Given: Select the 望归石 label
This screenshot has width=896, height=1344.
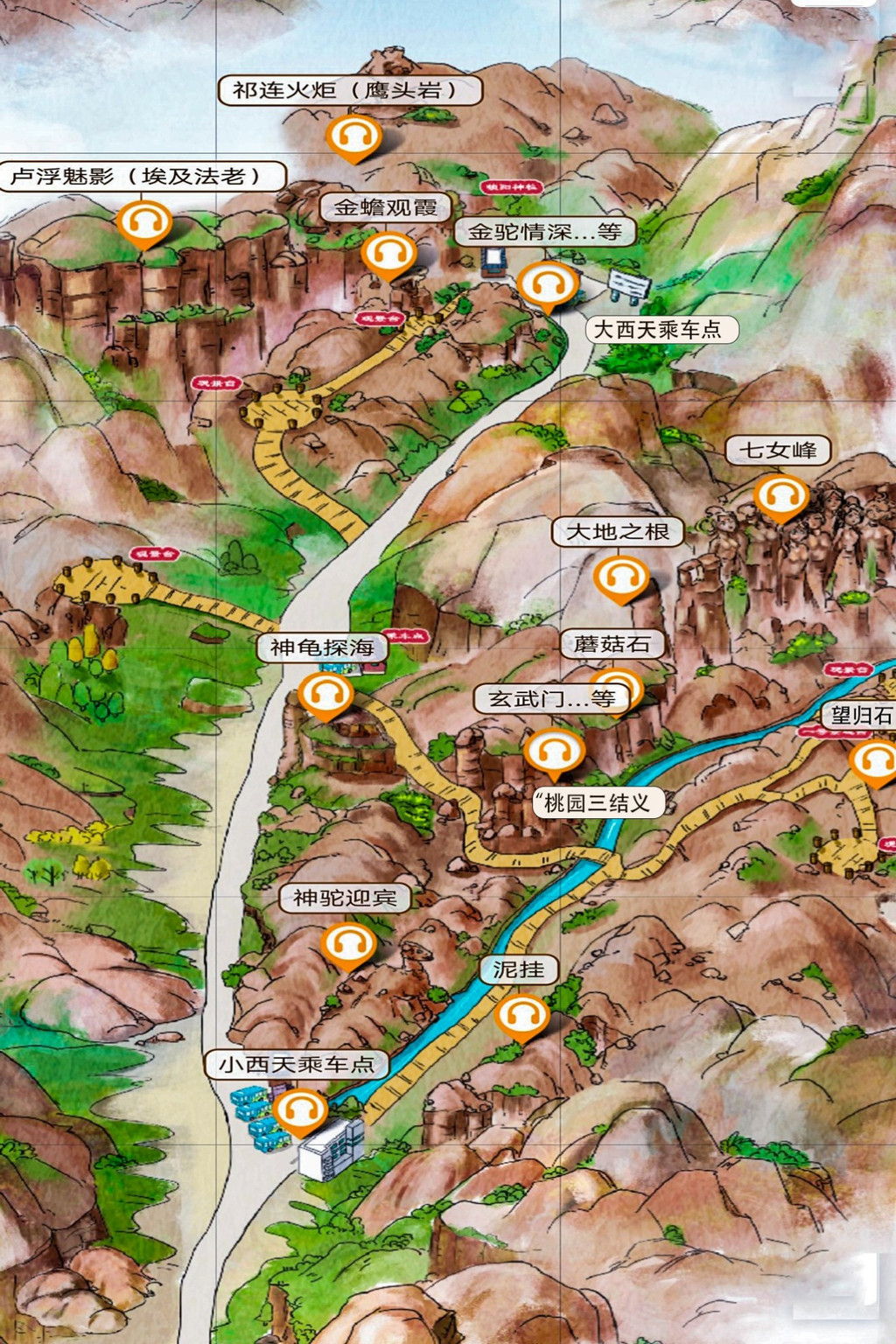Looking at the screenshot, I should coord(861,716).
